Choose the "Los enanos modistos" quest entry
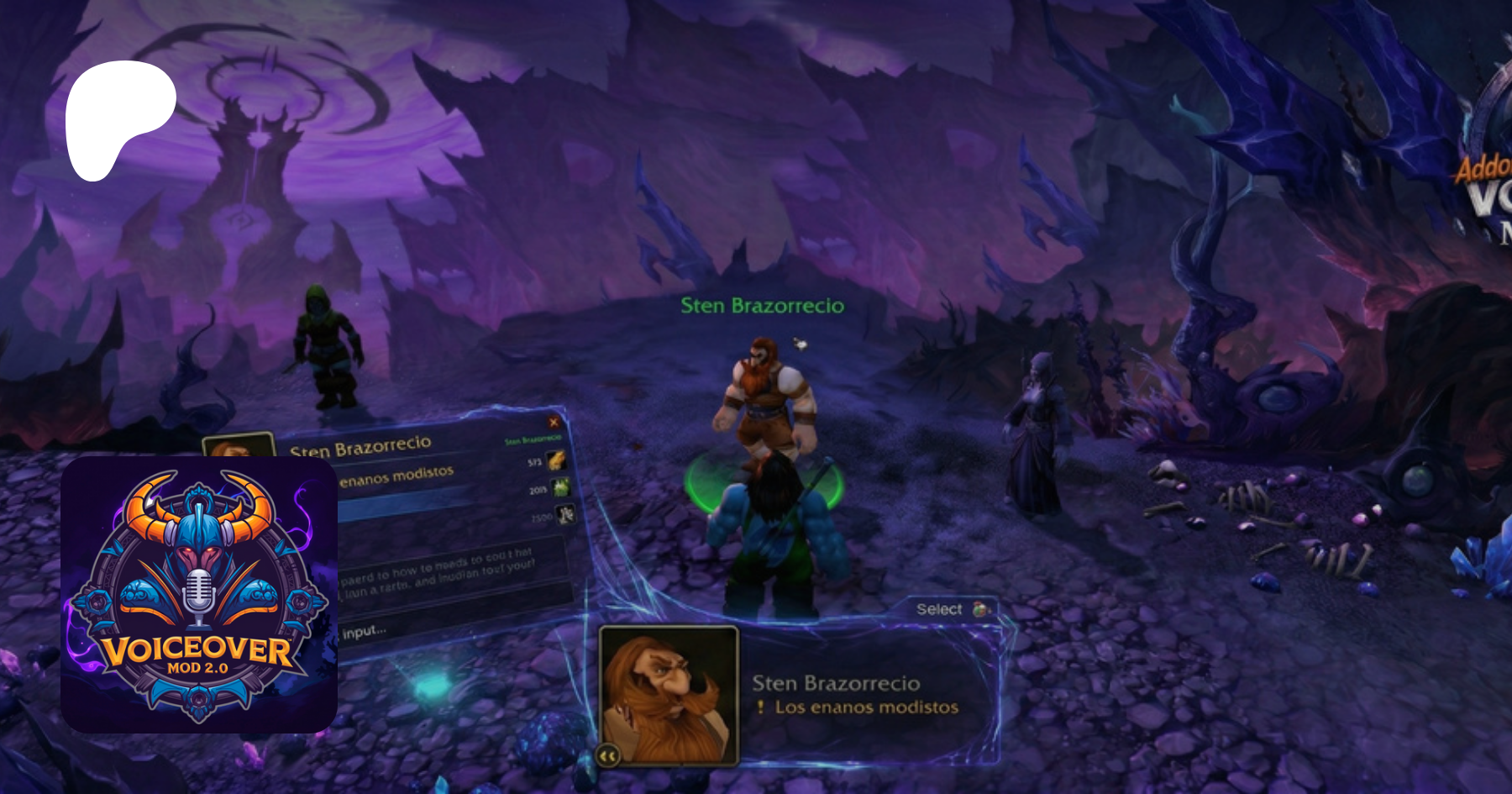Viewport: 1512px width, 794px height. point(865,707)
